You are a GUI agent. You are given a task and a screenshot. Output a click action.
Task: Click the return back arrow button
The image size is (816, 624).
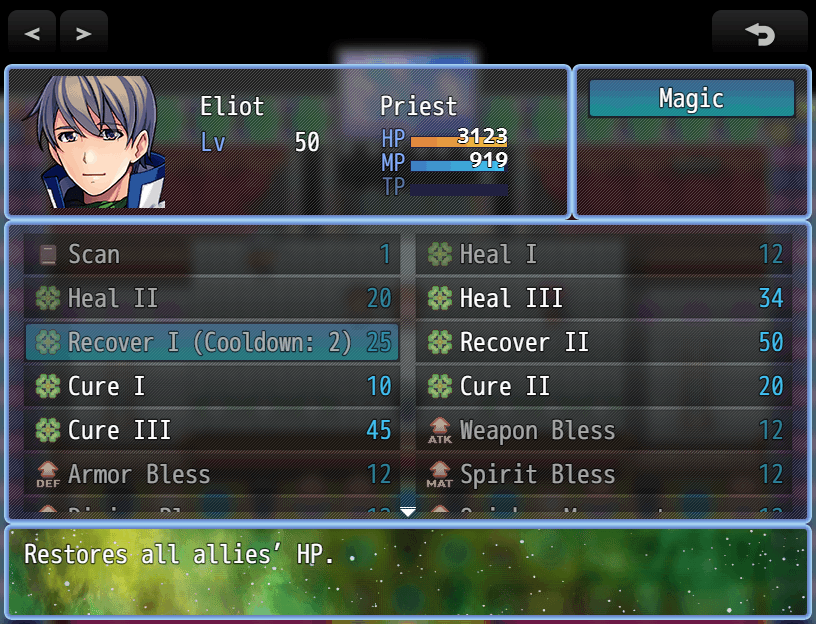click(759, 33)
